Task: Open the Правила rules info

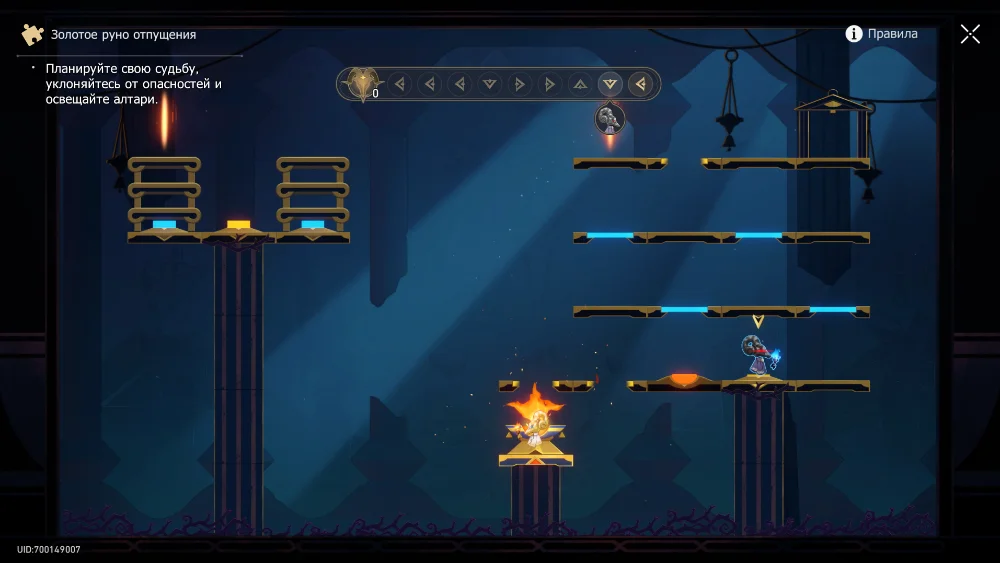Action: (881, 34)
